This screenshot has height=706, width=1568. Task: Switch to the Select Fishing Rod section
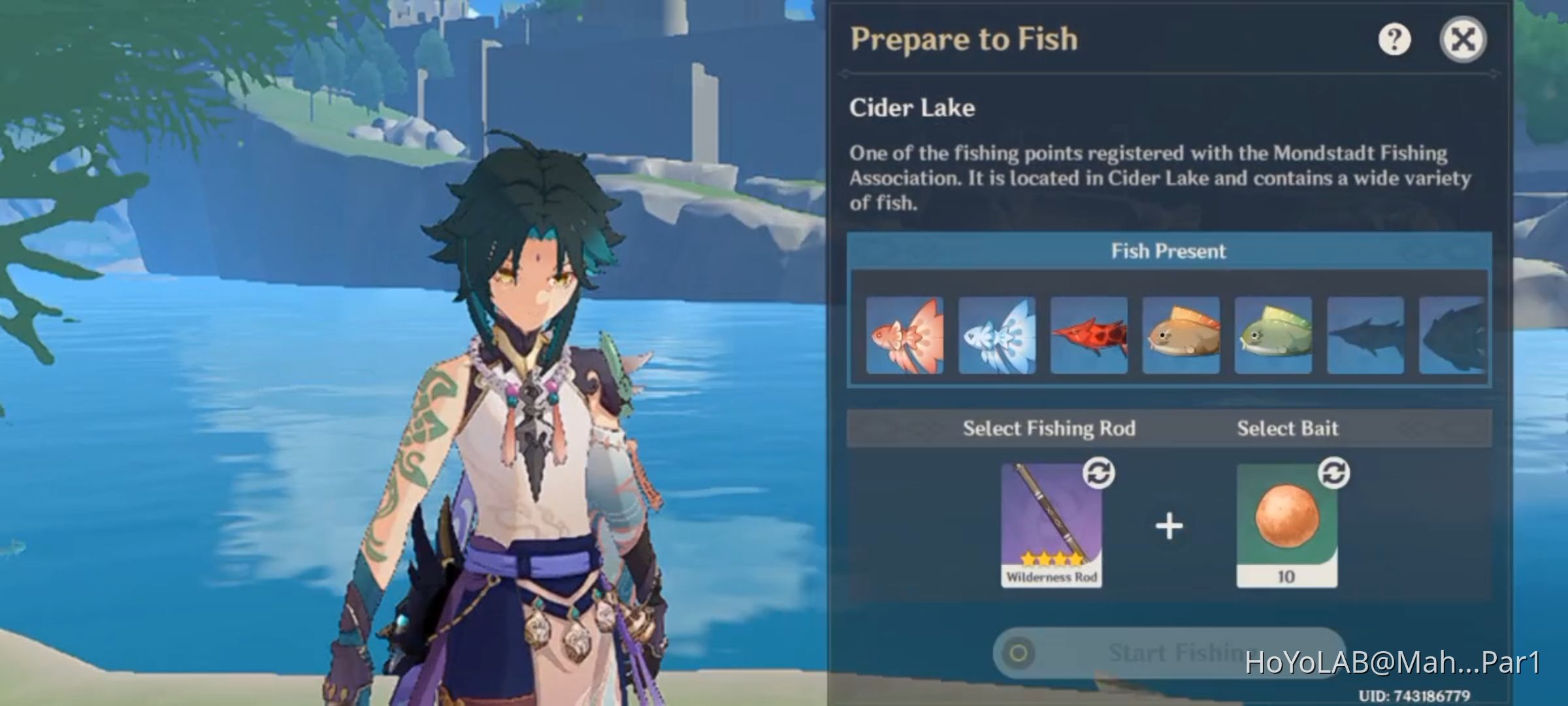pyautogui.click(x=1050, y=428)
